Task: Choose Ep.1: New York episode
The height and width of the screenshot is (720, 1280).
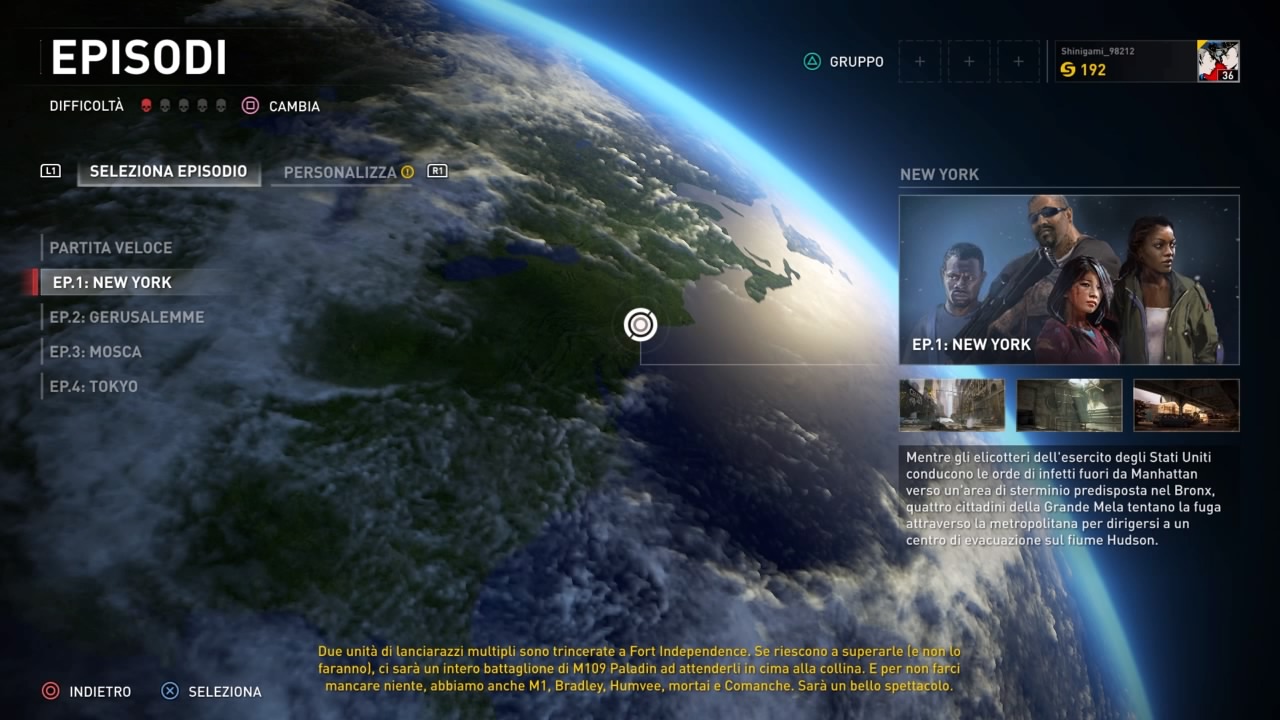Action: 112,283
